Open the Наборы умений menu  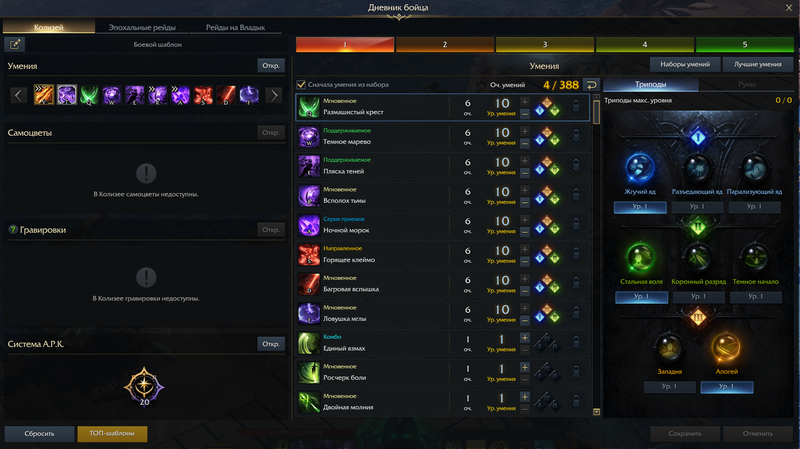pos(687,64)
